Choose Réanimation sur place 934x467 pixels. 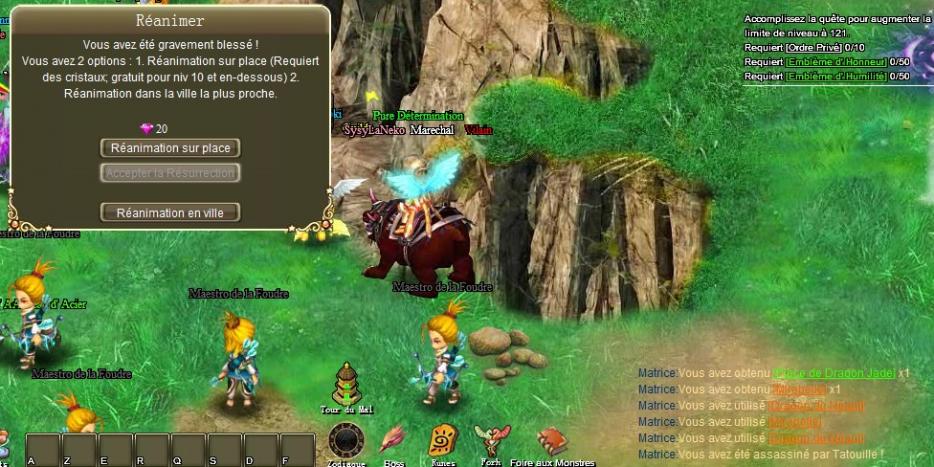coord(170,148)
